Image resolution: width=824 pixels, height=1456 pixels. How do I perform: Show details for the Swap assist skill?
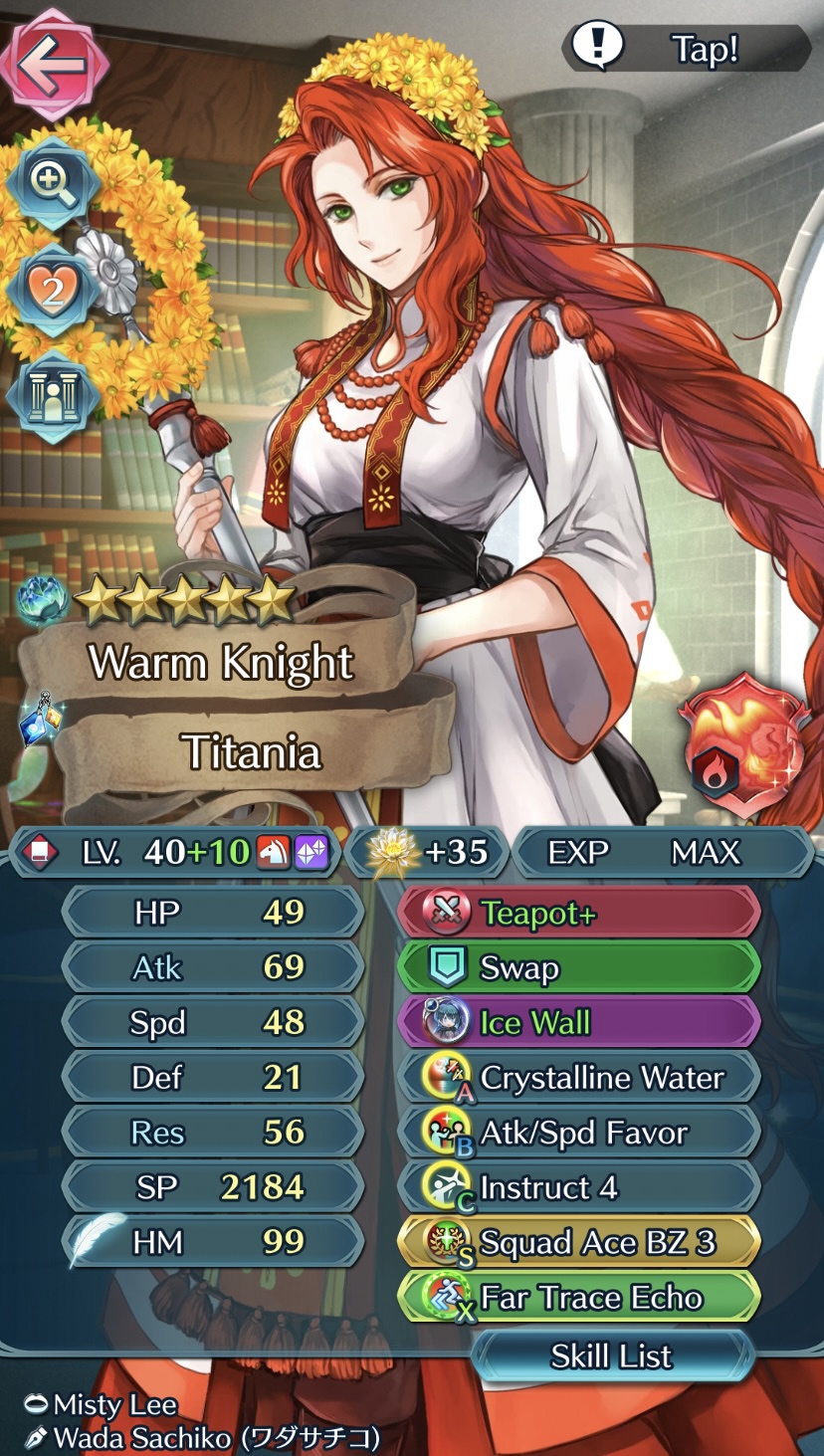579,968
